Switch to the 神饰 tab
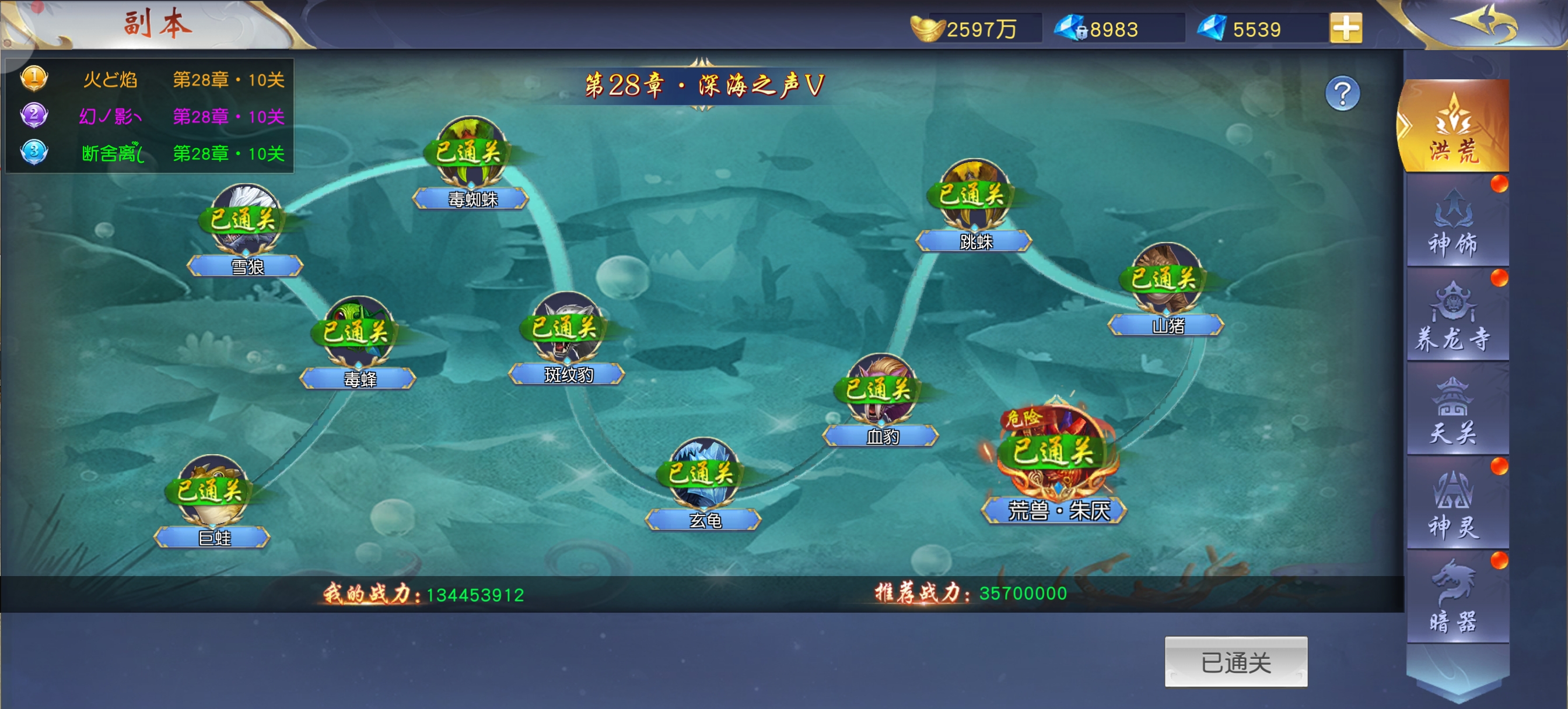 pos(1453,223)
